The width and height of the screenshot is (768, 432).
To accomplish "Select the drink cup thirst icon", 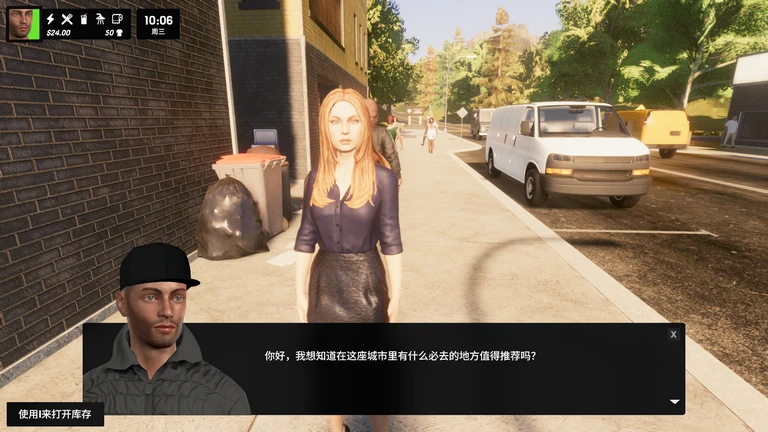I will [84, 18].
